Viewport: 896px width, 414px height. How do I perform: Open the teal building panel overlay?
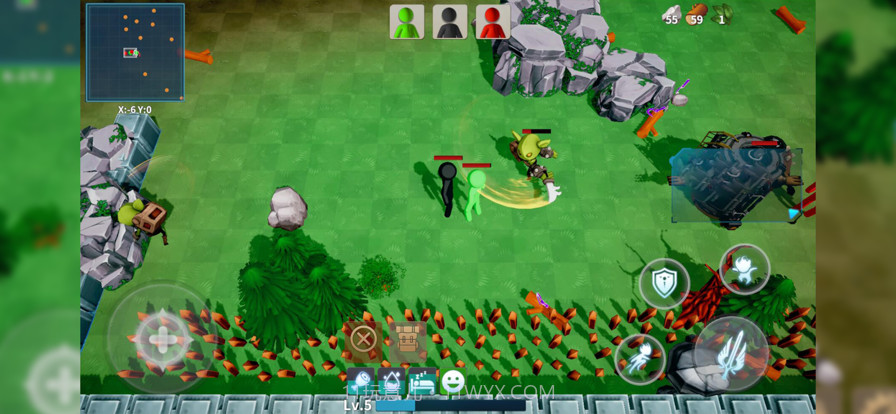pos(735,185)
